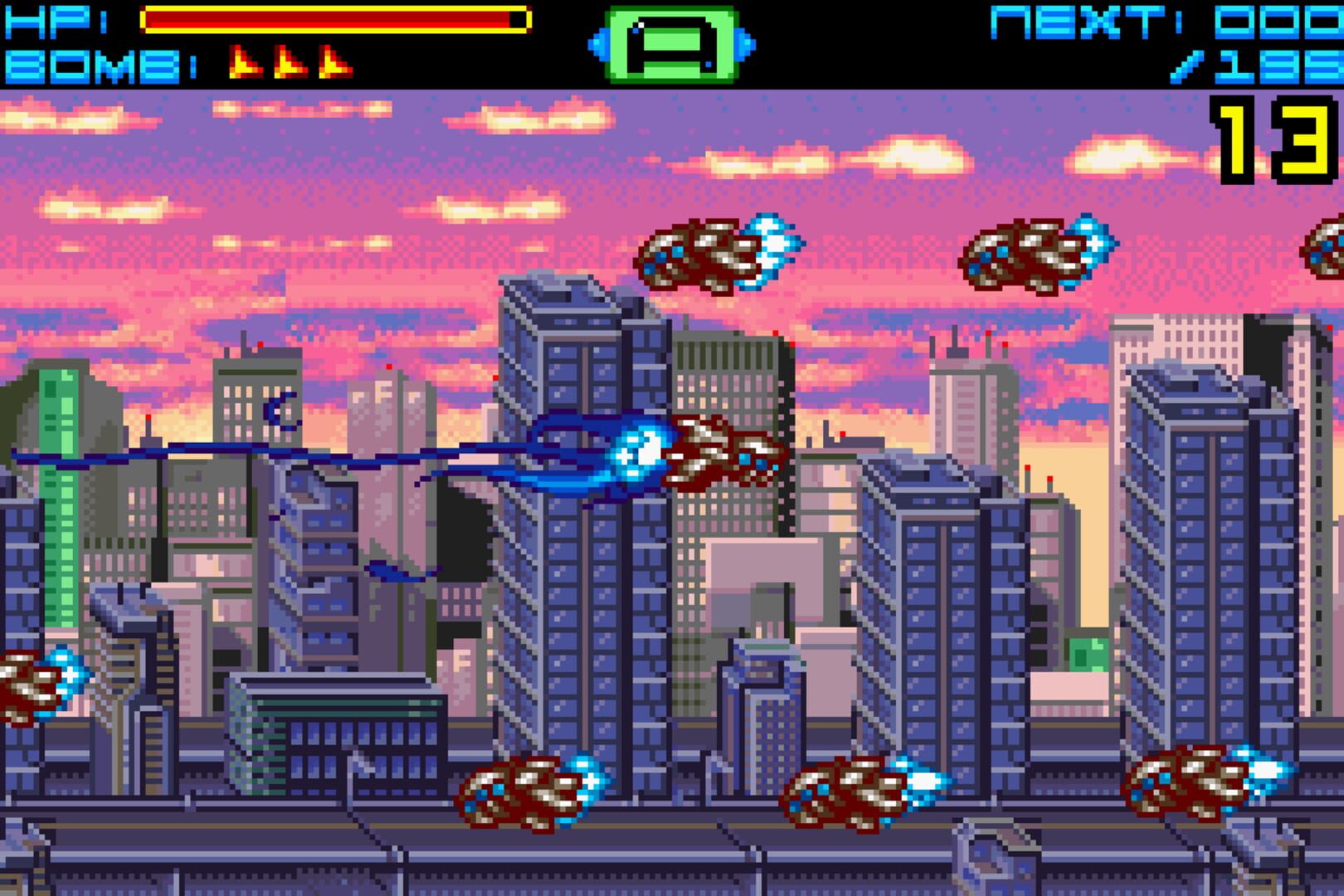Image resolution: width=1344 pixels, height=896 pixels.
Task: Click the partially visible saucer on the left edge
Action: click(25, 680)
